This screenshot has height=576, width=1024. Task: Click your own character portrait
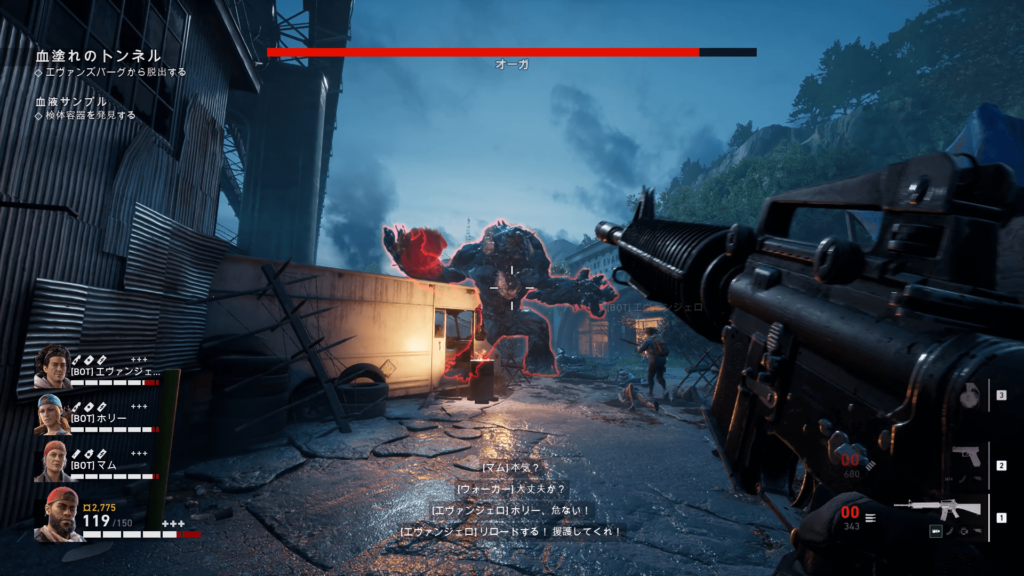point(59,514)
